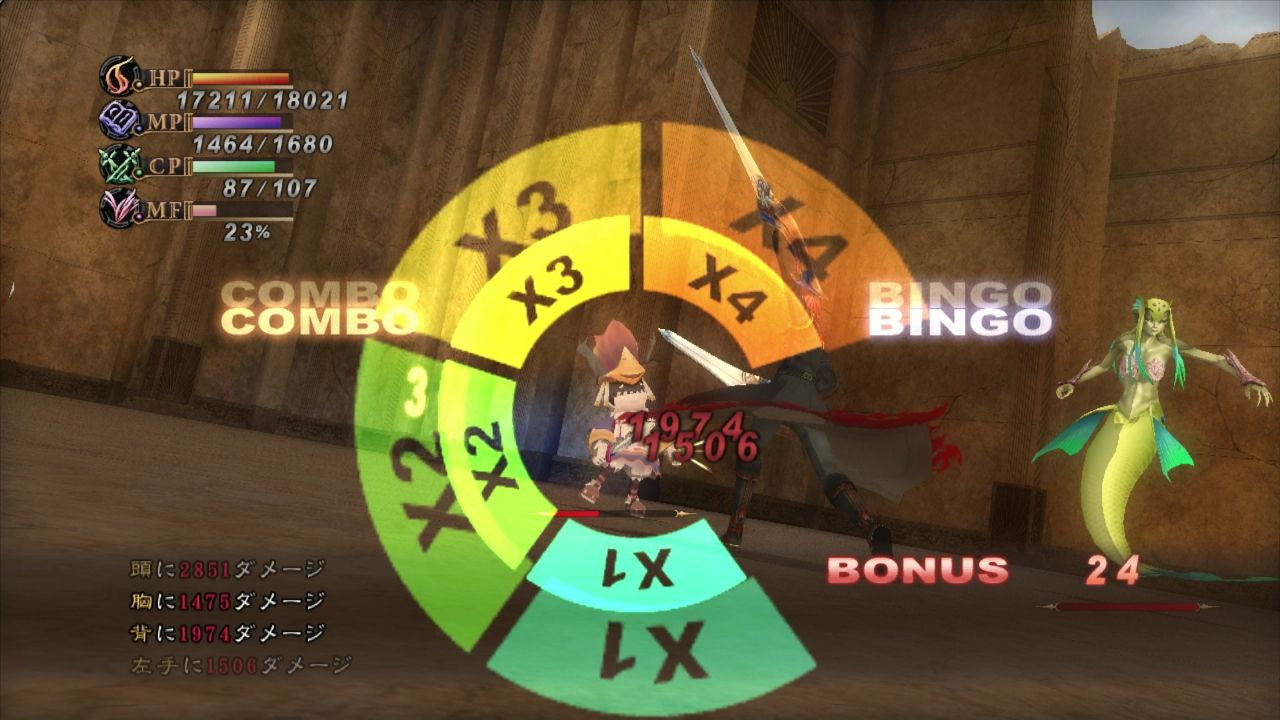
Task: Click the pink MF gauge icon
Action: click(120, 209)
